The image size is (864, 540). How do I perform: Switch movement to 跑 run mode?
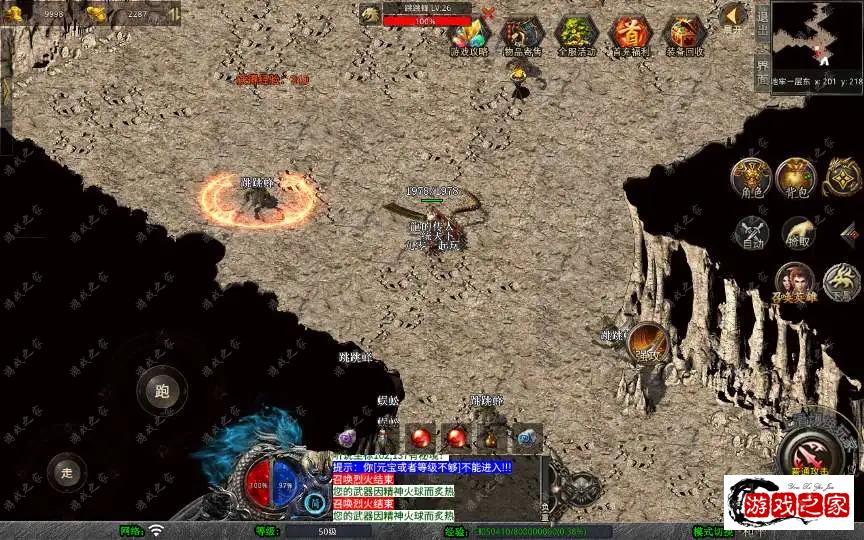162,391
